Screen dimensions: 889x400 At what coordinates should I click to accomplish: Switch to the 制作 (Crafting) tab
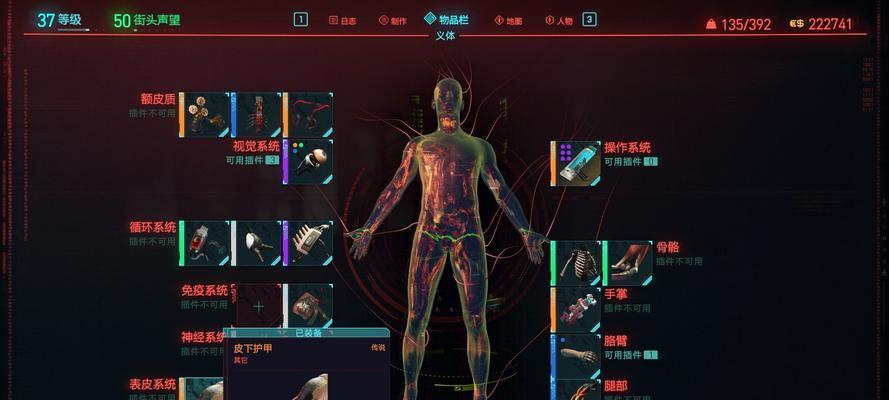coord(393,20)
